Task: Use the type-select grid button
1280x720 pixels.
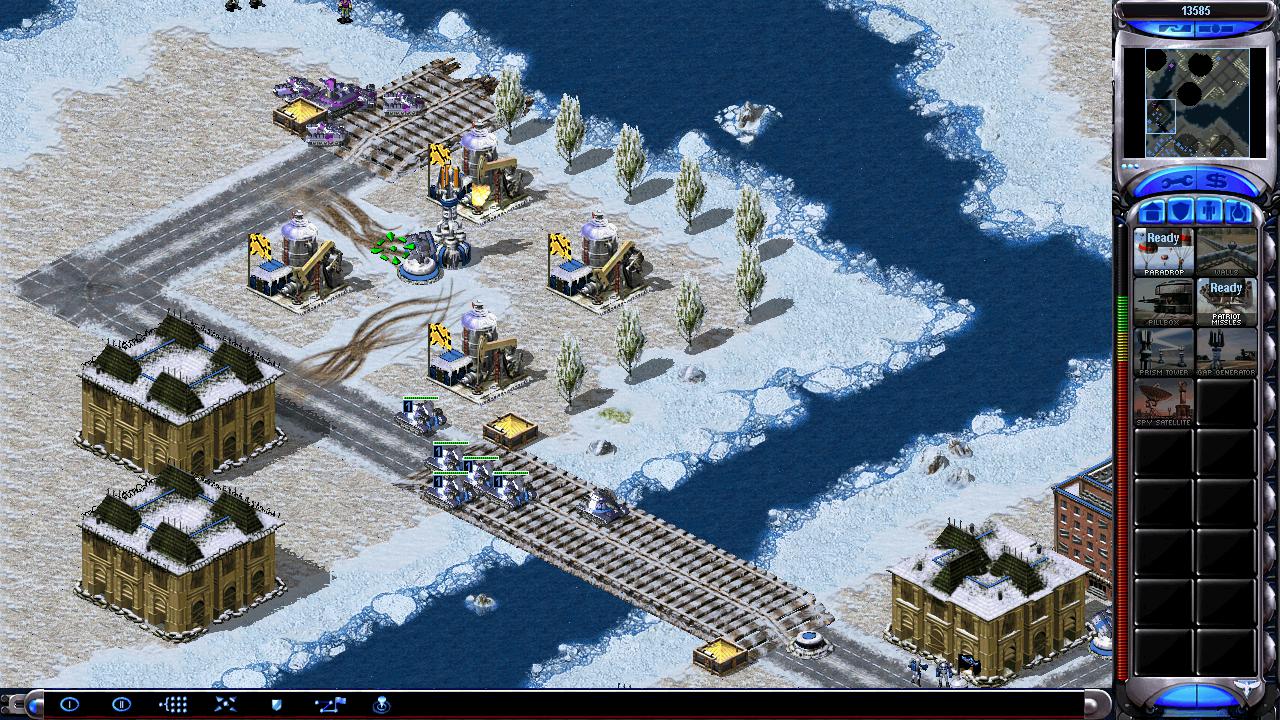Action: pyautogui.click(x=173, y=704)
